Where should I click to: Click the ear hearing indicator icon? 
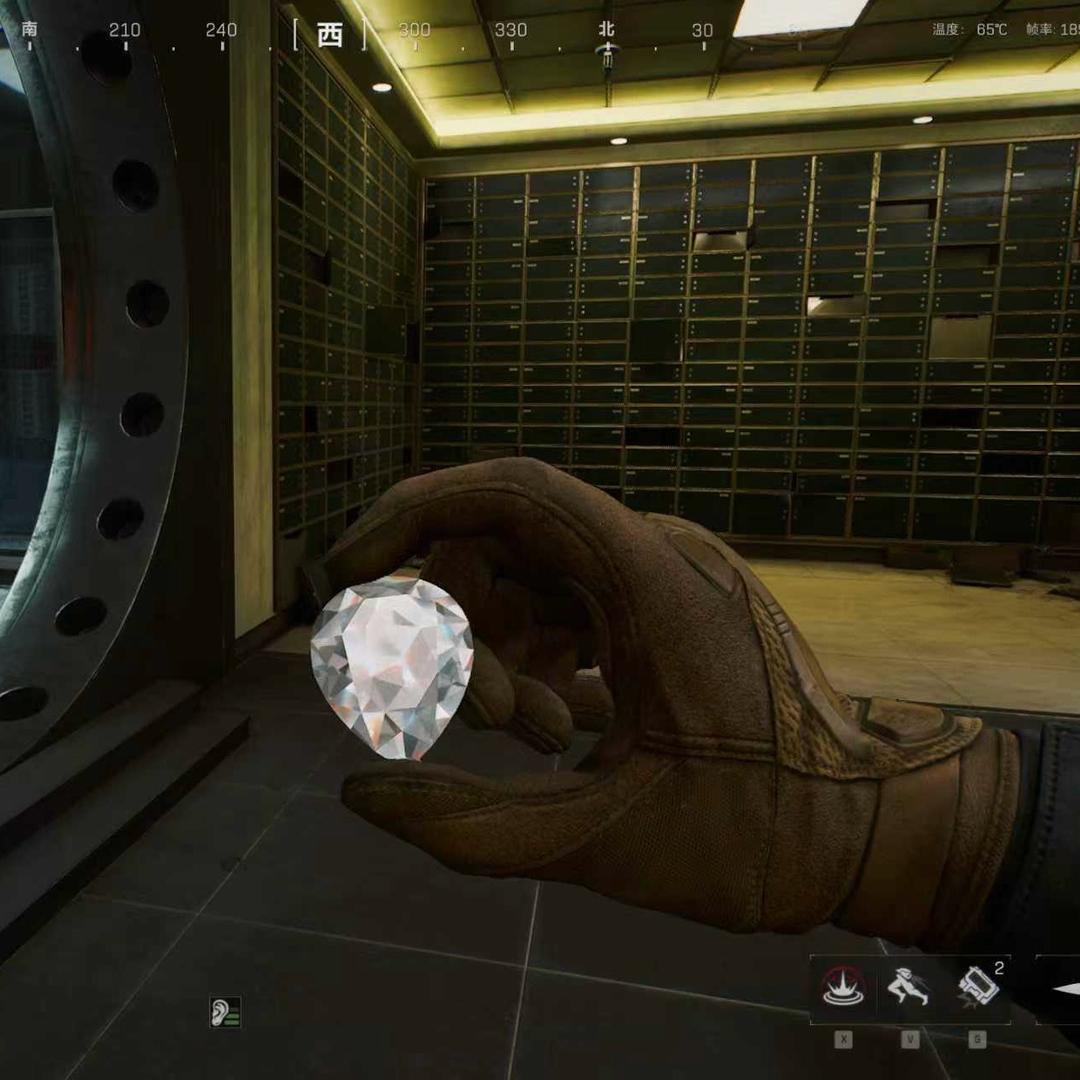pyautogui.click(x=225, y=1012)
